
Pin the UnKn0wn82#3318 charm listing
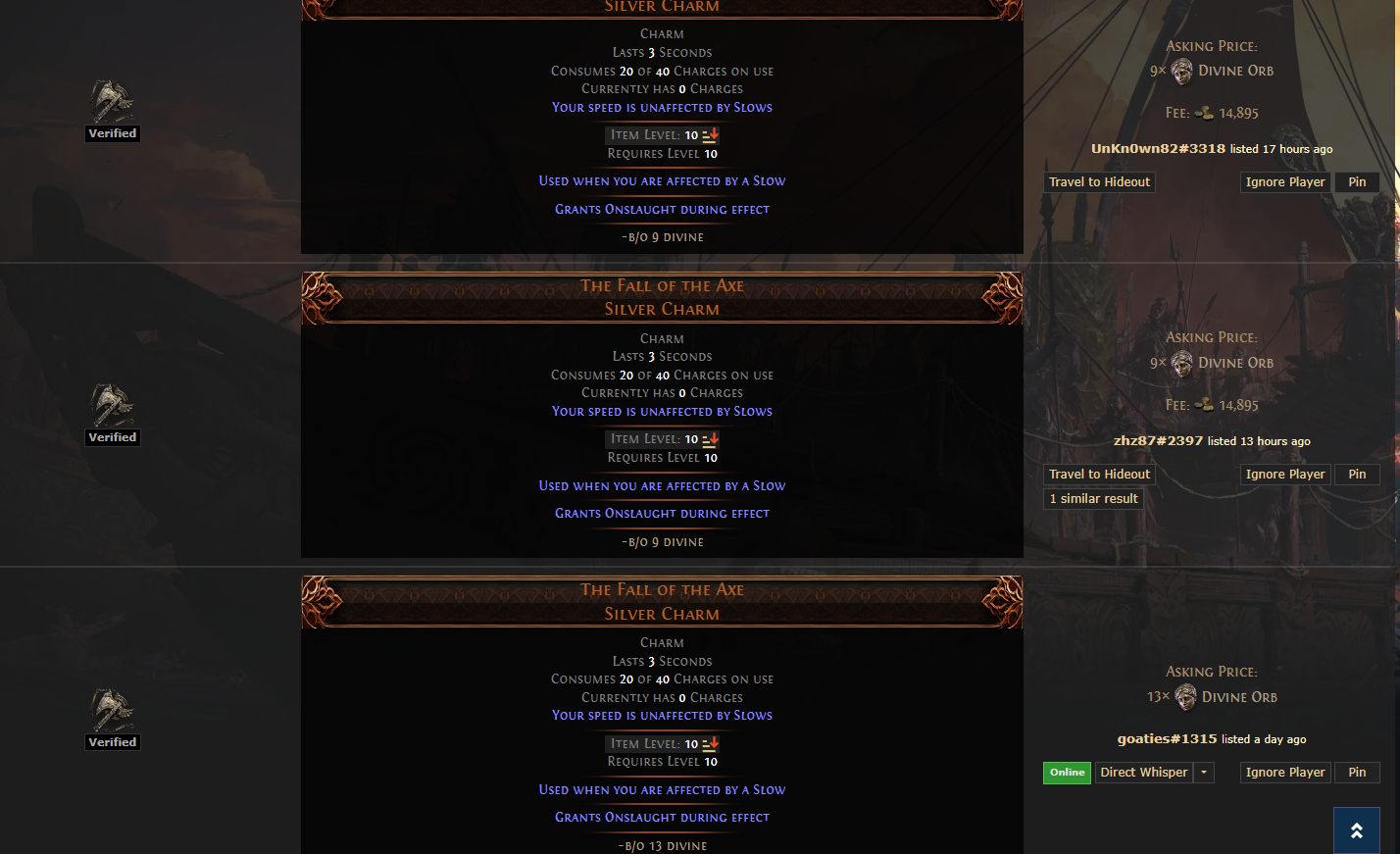1357,182
